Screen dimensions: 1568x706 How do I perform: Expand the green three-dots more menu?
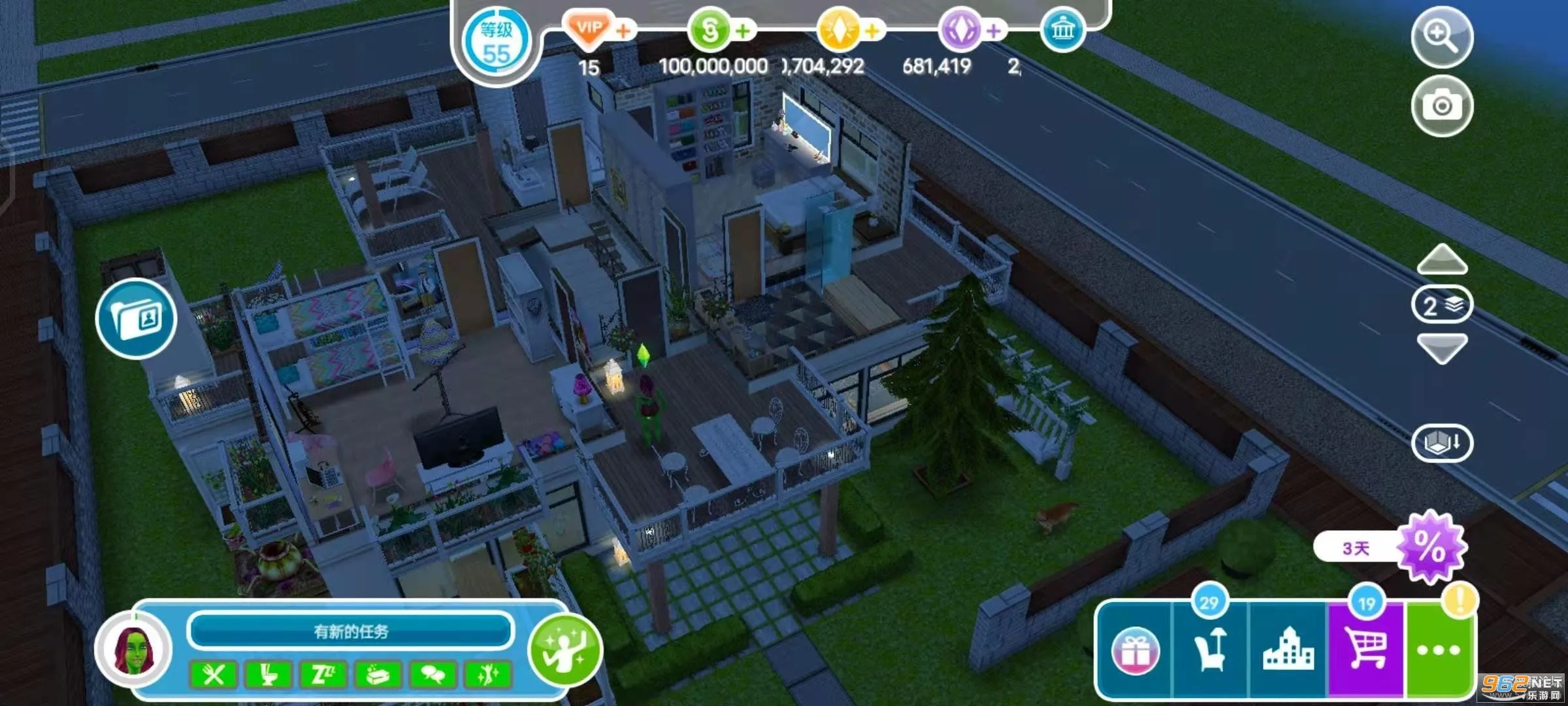1439,650
